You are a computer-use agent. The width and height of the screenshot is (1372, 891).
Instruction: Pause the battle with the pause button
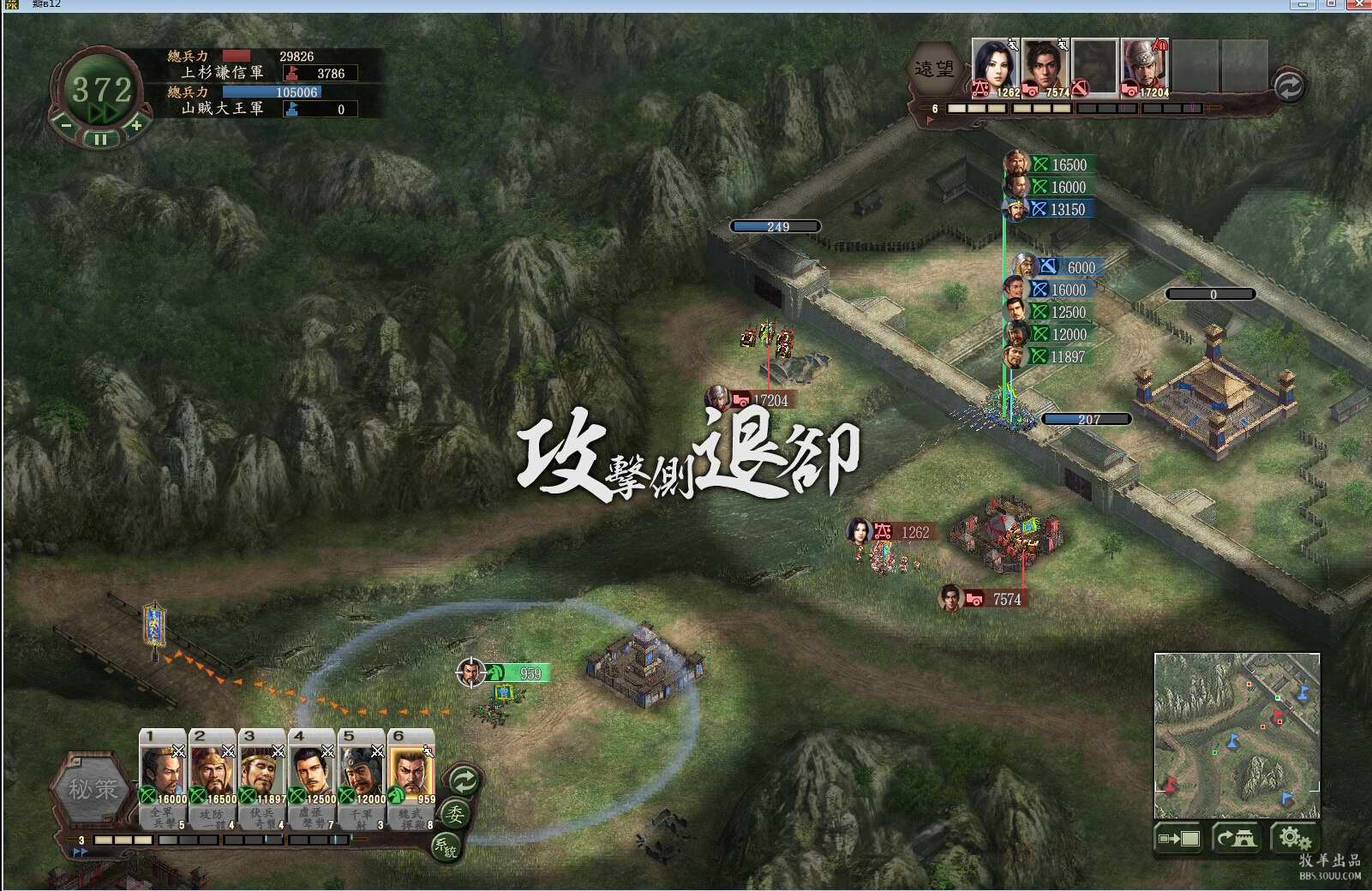click(x=101, y=138)
